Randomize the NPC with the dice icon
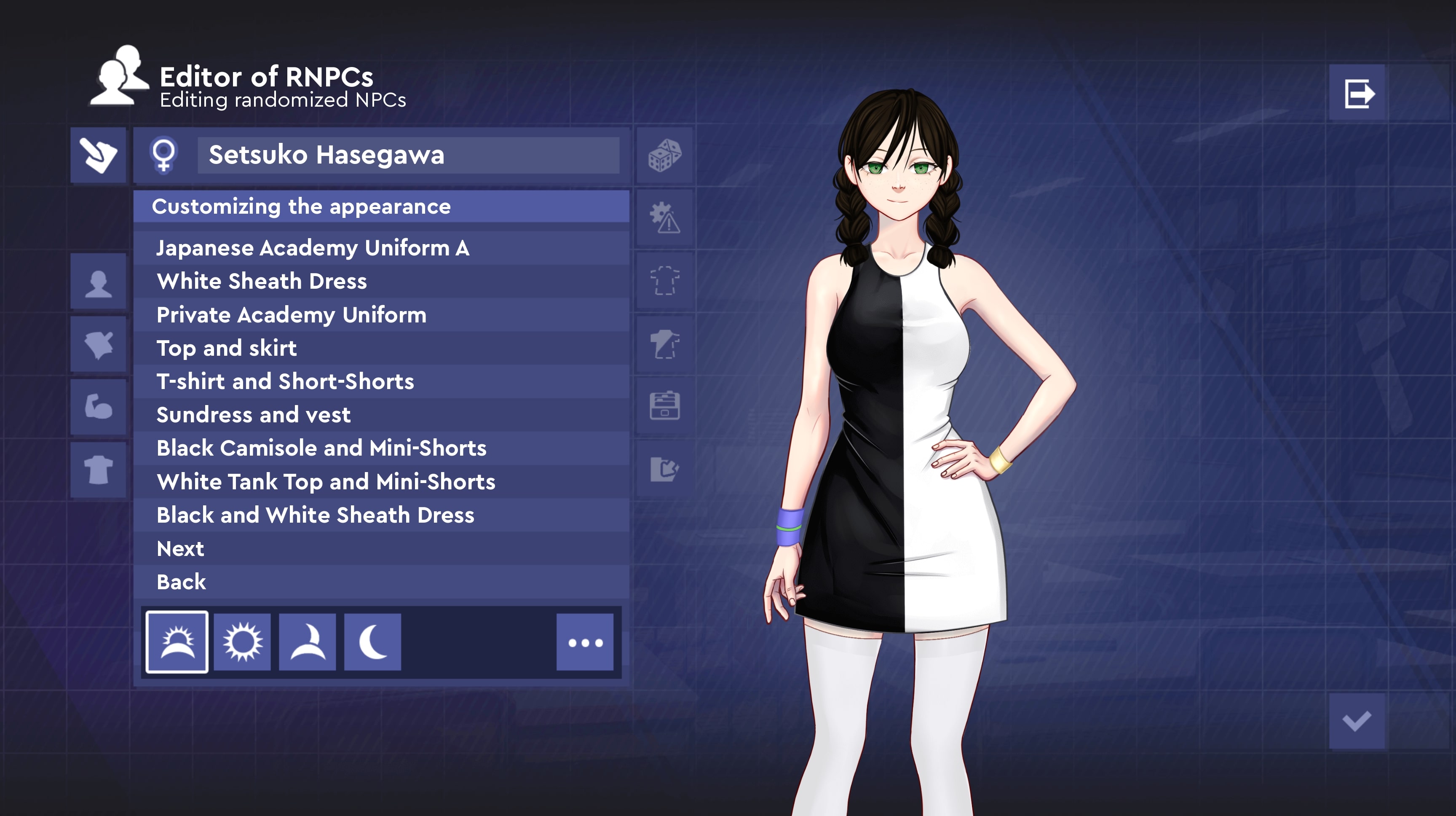 [x=664, y=155]
